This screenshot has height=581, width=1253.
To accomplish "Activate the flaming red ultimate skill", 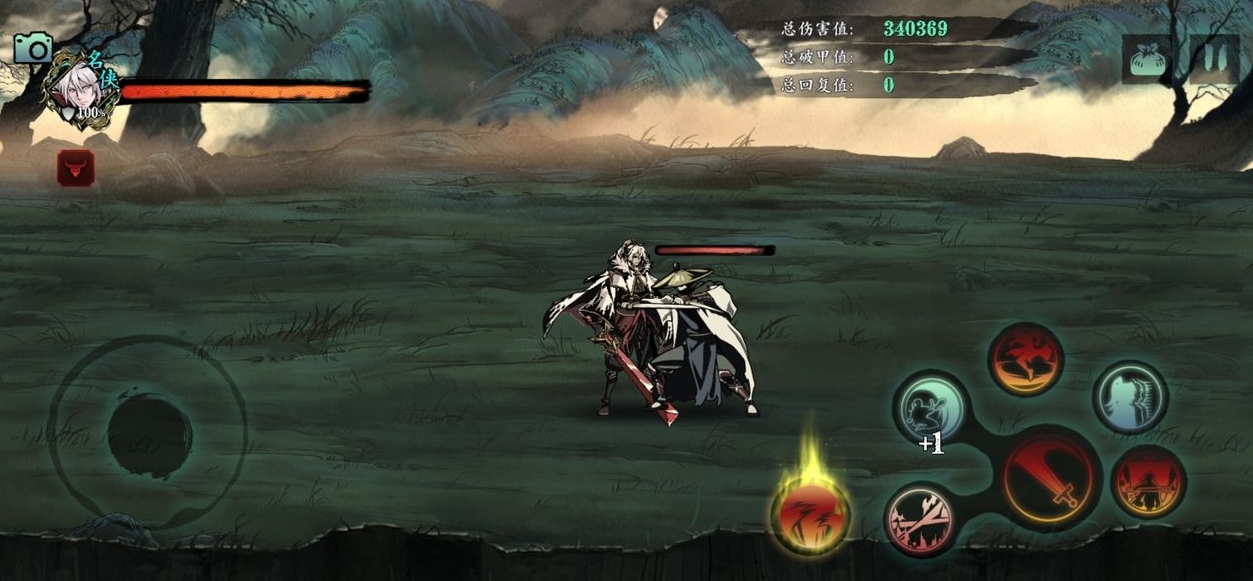I will [810, 513].
